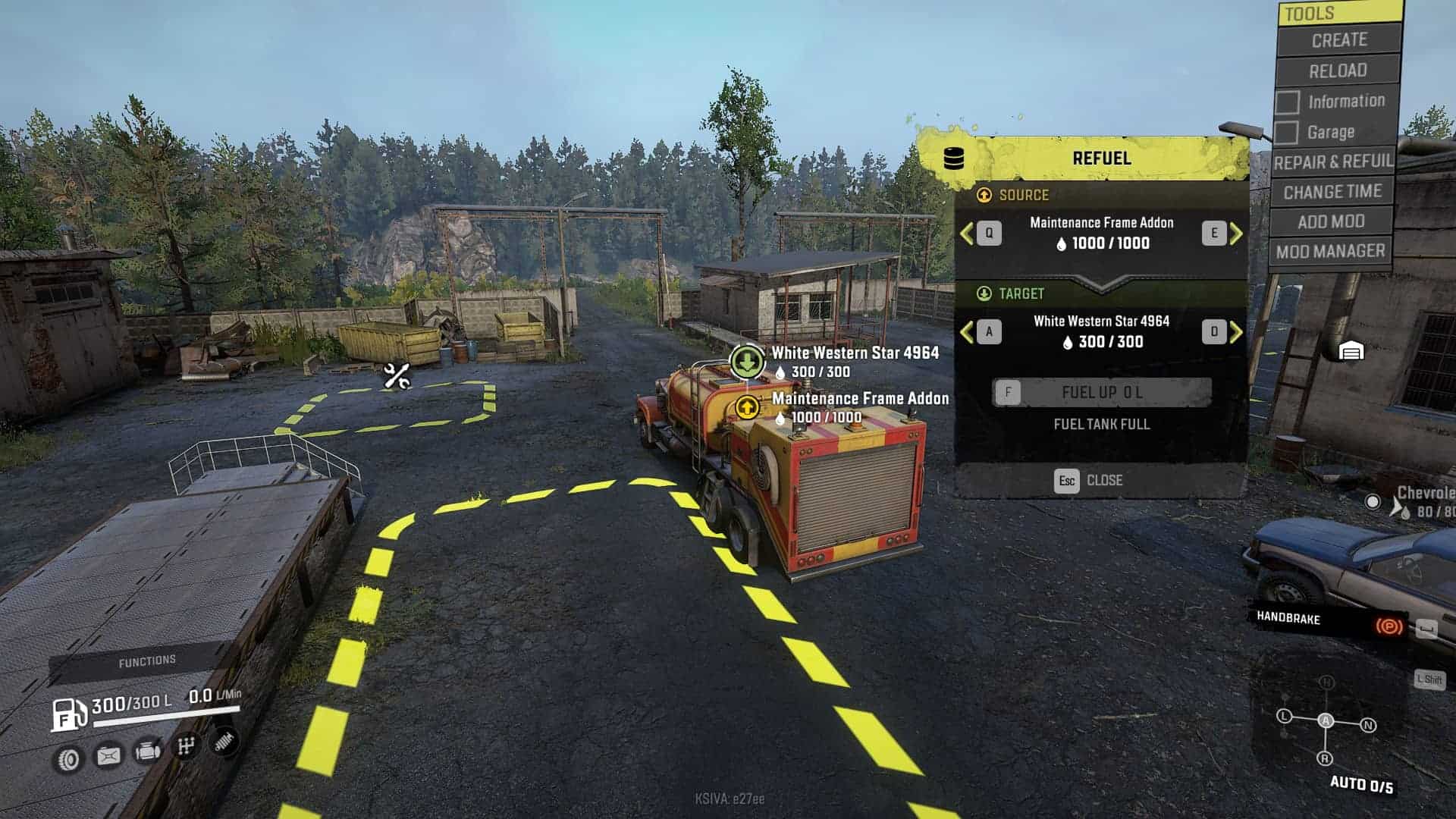1456x819 pixels.
Task: Open the CHANGE TIME option
Action: [1332, 192]
